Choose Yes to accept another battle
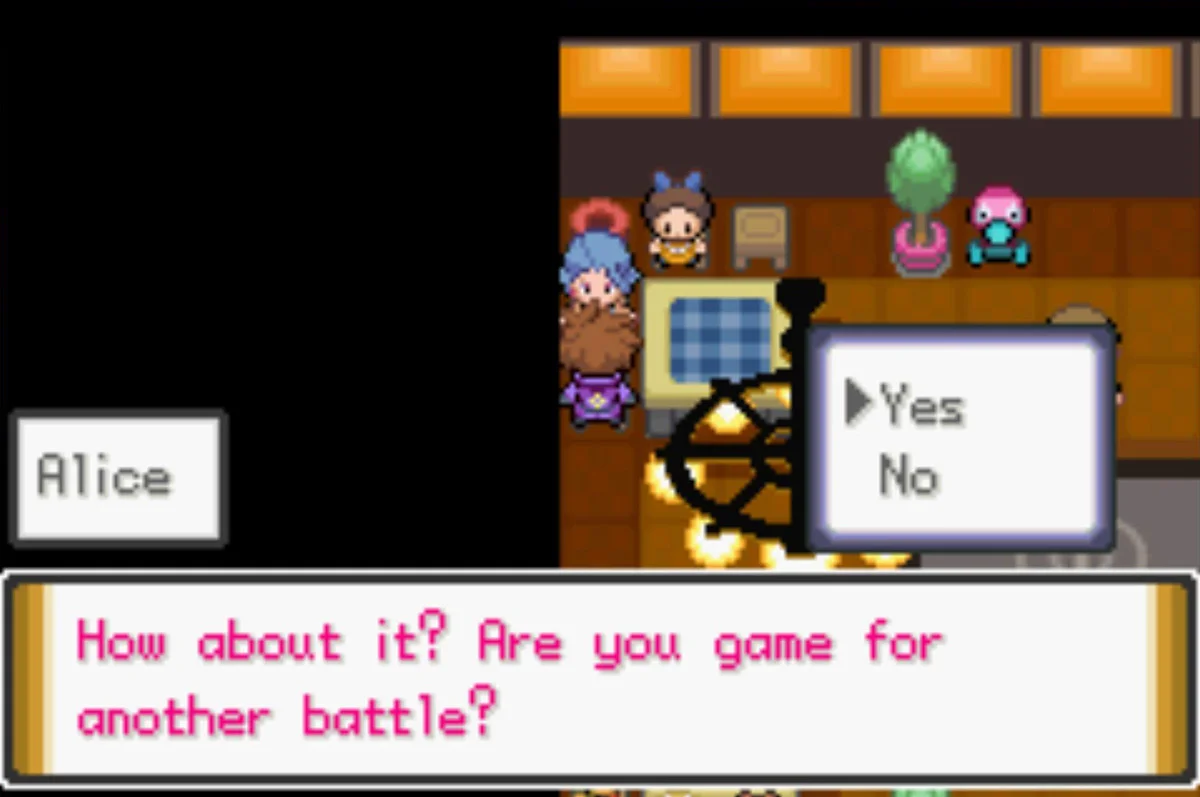Image resolution: width=1200 pixels, height=797 pixels. click(921, 407)
